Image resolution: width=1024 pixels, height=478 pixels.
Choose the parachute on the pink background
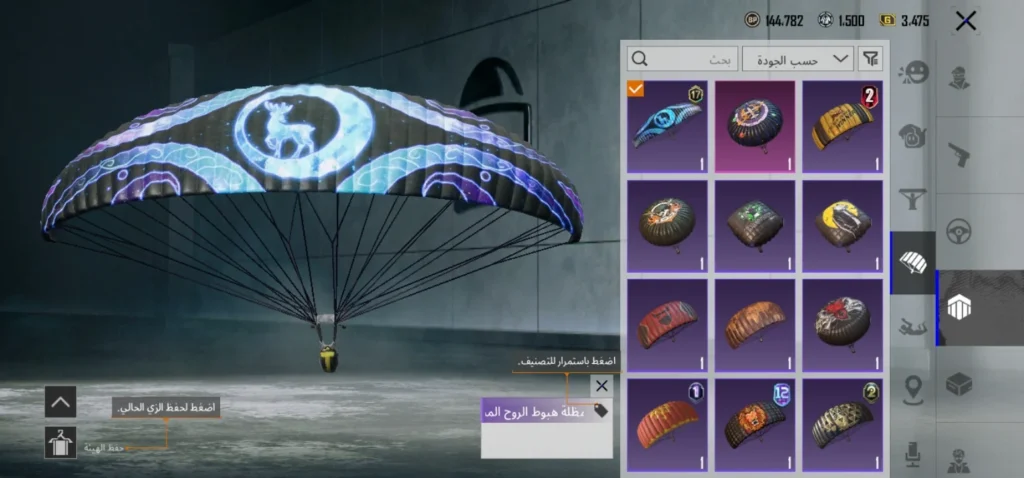click(x=754, y=127)
